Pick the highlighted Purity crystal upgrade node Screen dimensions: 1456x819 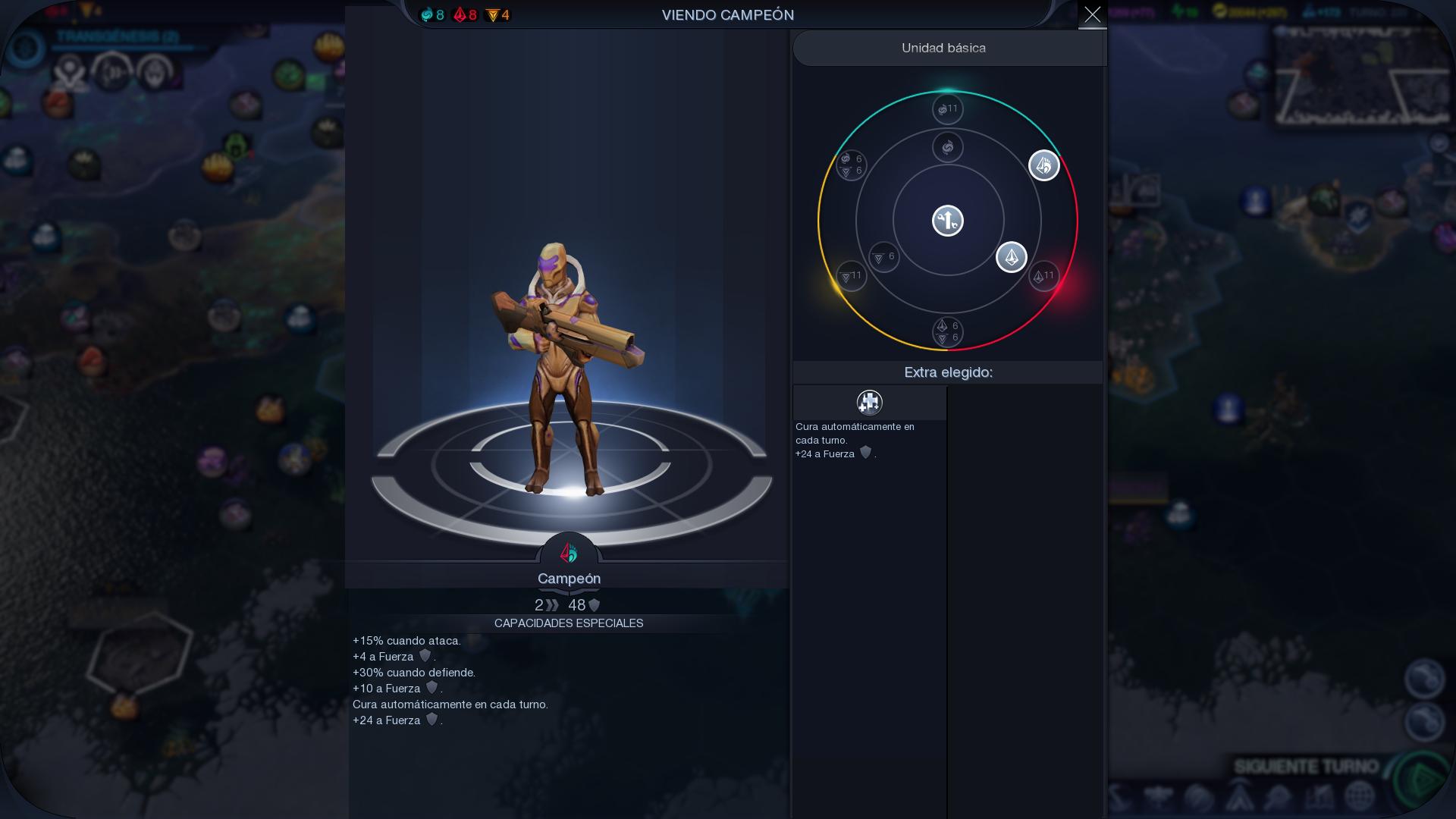(x=1011, y=257)
